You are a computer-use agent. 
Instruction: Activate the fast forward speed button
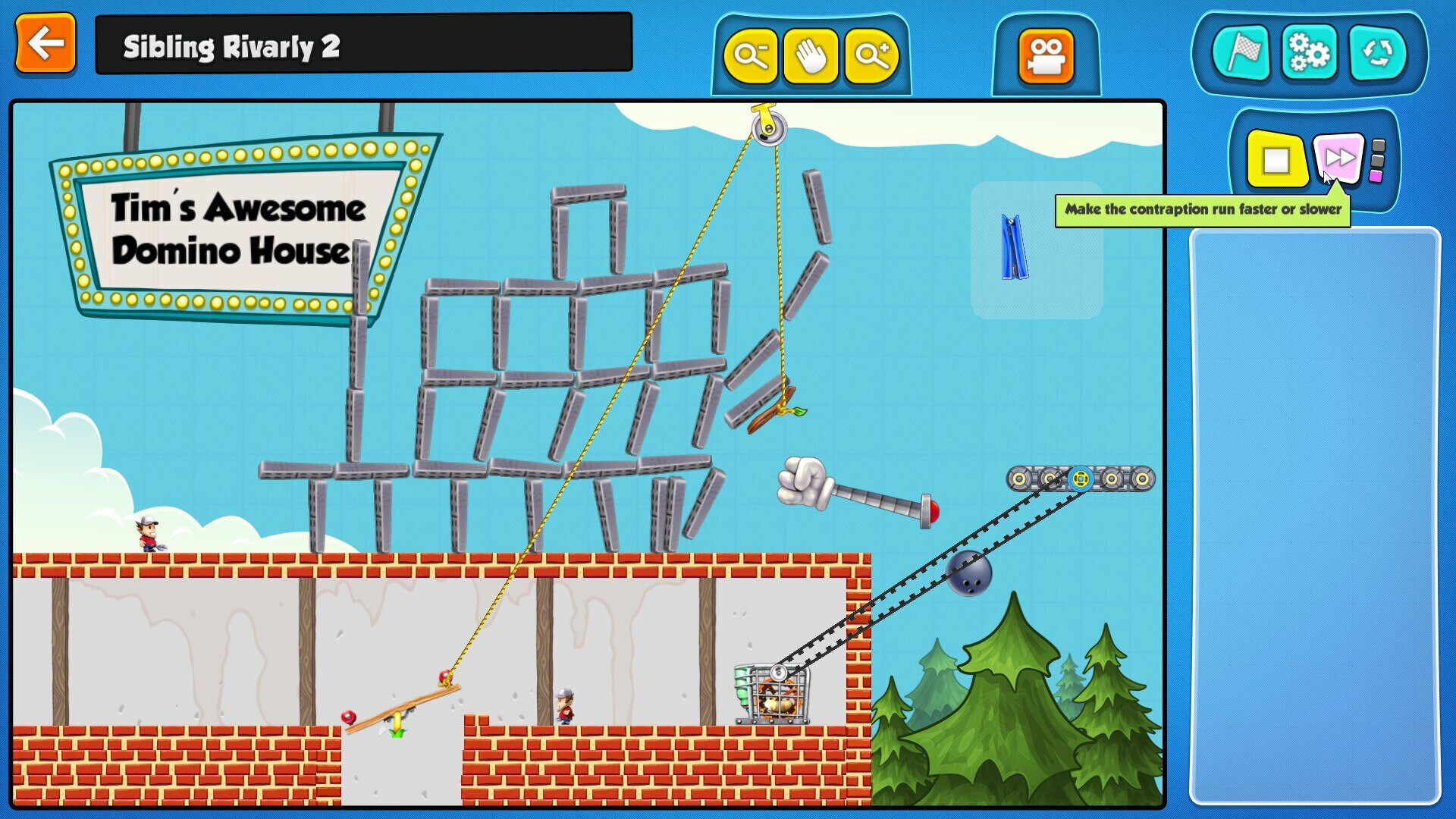coord(1341,158)
